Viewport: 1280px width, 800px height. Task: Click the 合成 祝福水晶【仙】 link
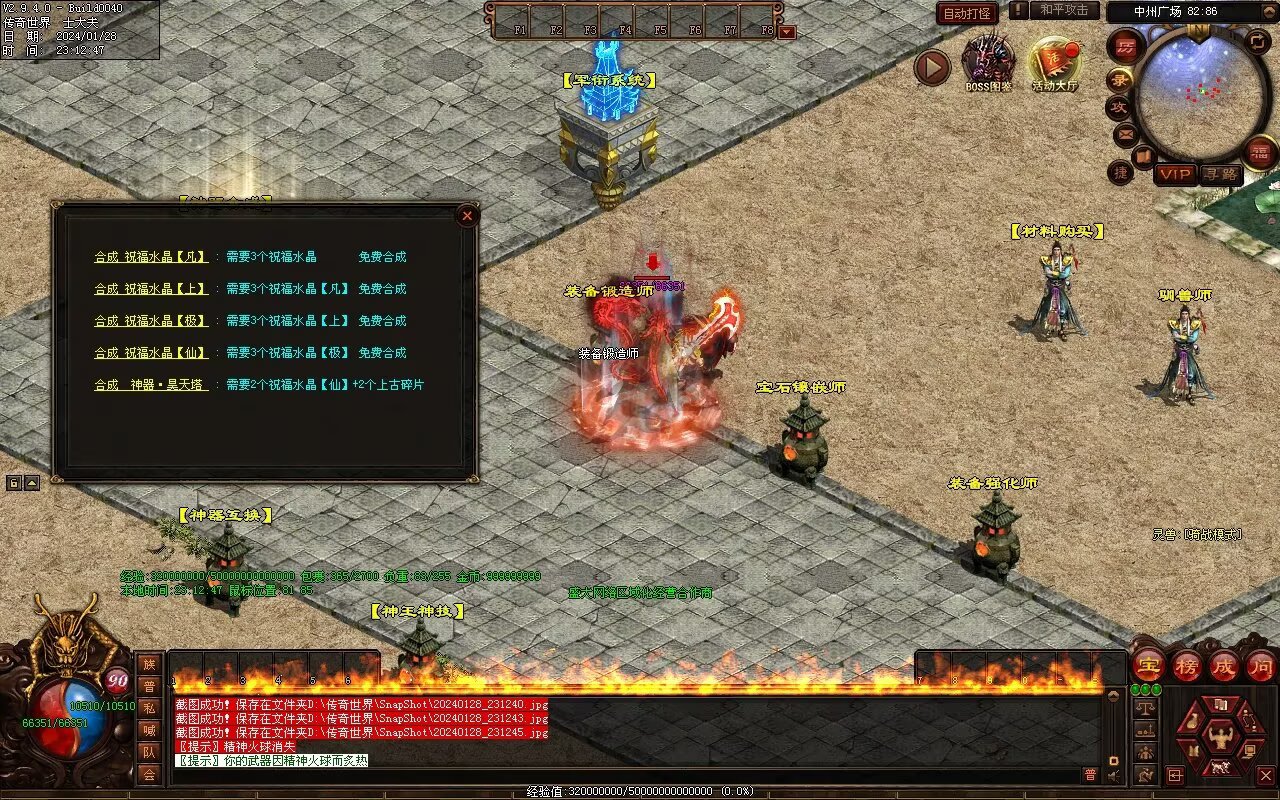(x=151, y=353)
